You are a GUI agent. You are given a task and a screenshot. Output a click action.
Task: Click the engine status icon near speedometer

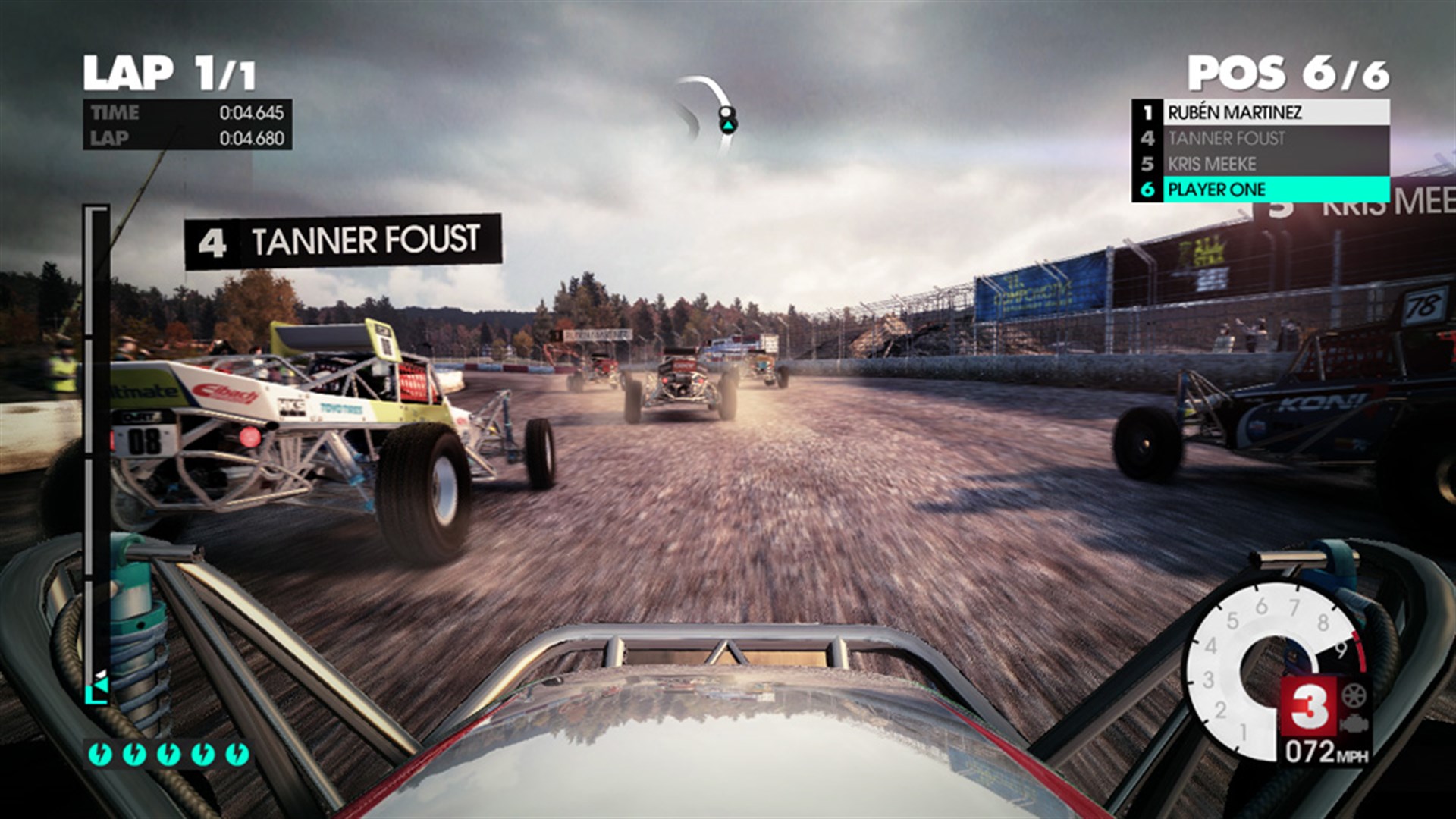coord(1354,723)
